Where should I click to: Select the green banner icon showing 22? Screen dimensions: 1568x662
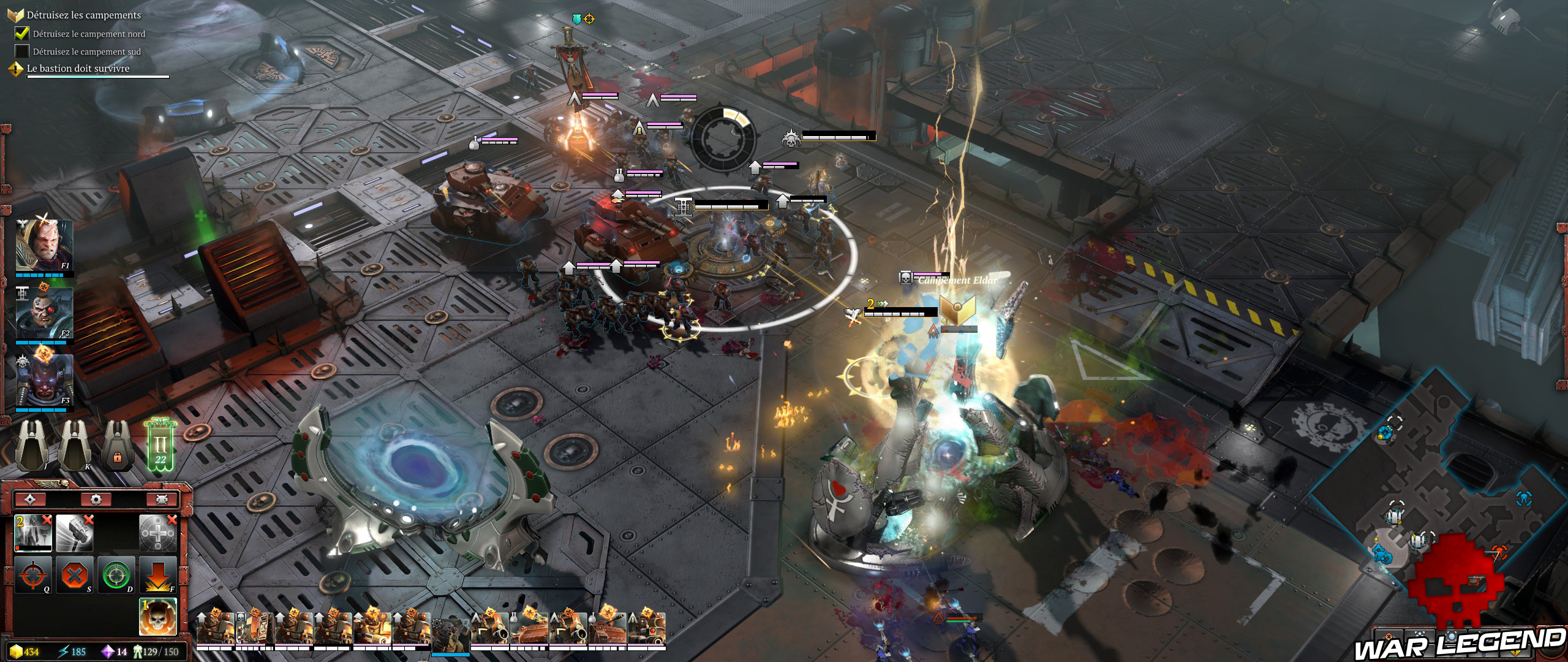159,449
